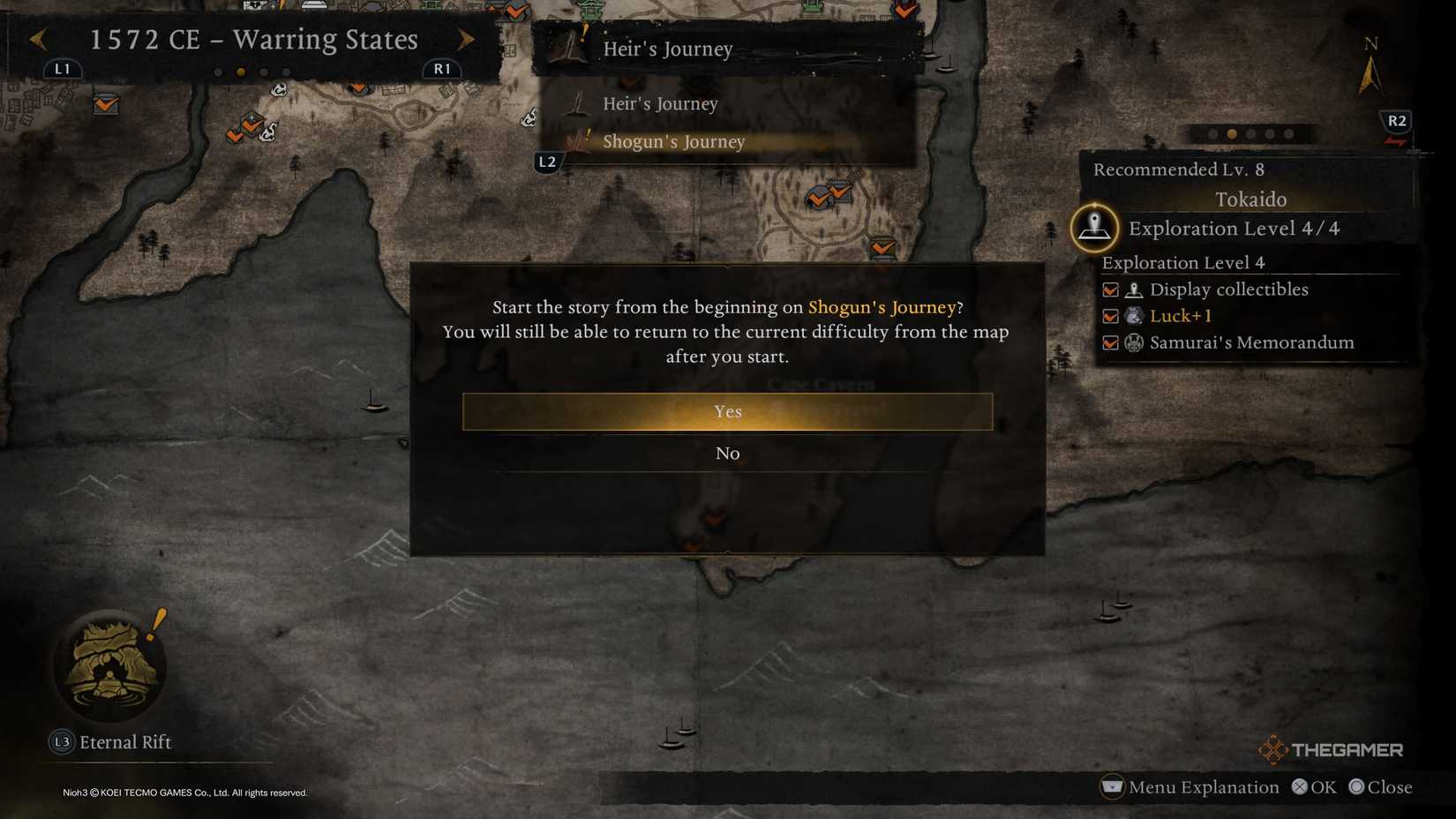Expand the difficulty list with L2
Image resolution: width=1456 pixels, height=819 pixels.
point(547,162)
